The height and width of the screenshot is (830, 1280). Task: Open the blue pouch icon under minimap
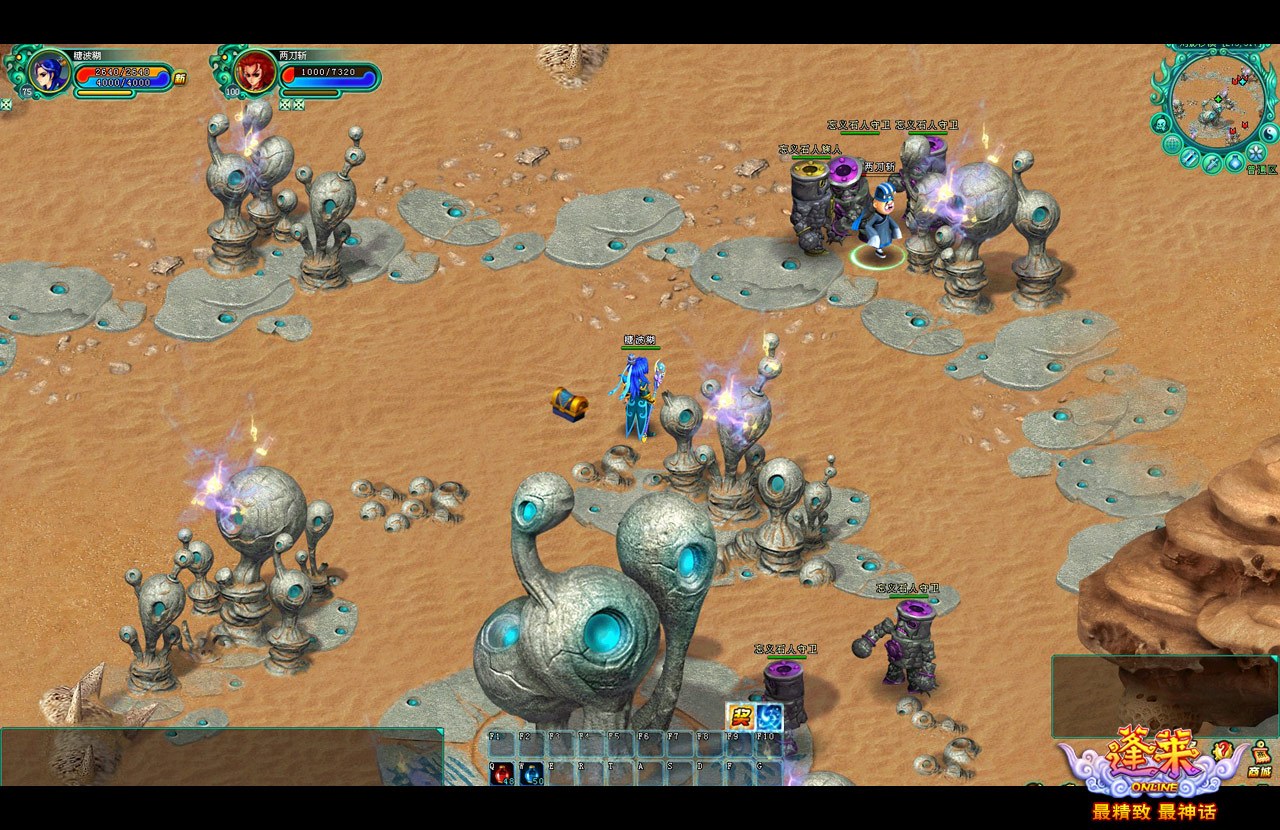(x=1235, y=161)
